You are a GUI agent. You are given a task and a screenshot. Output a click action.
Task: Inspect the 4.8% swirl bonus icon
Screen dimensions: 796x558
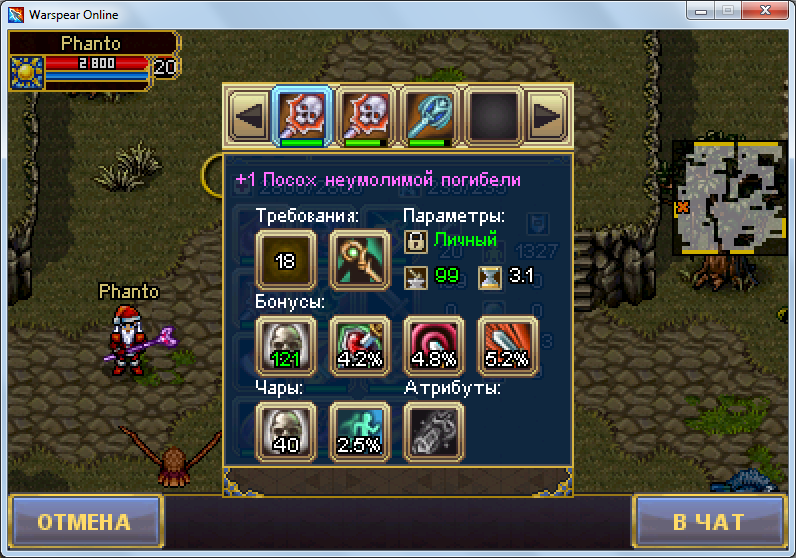pos(434,347)
